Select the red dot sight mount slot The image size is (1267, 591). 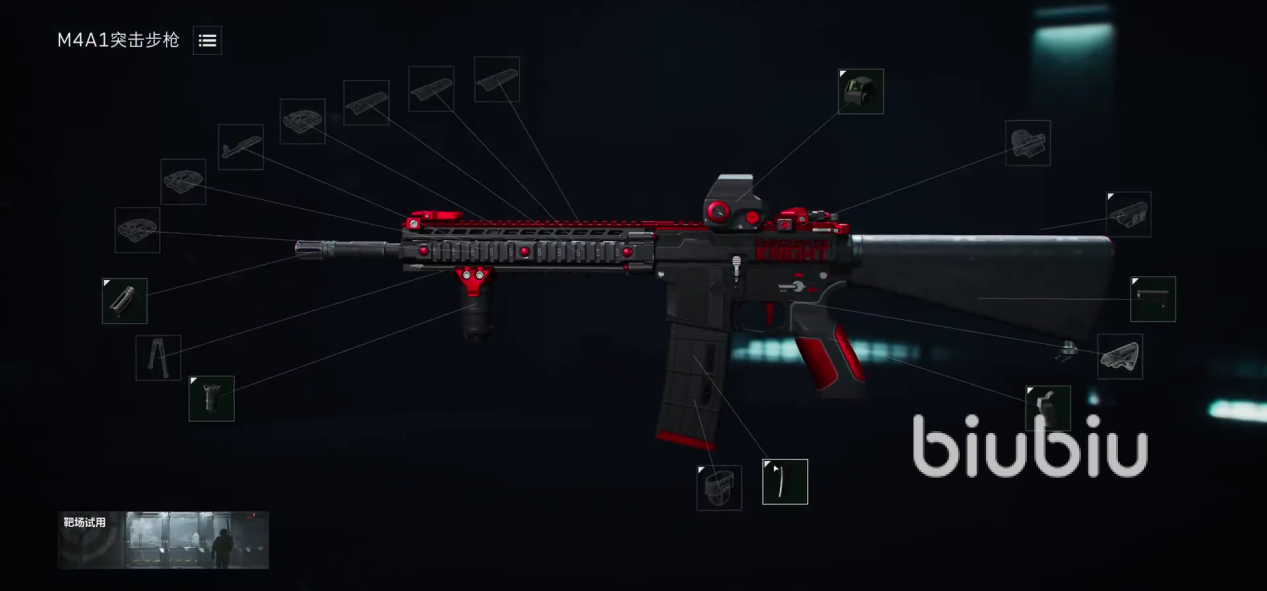coord(1028,143)
